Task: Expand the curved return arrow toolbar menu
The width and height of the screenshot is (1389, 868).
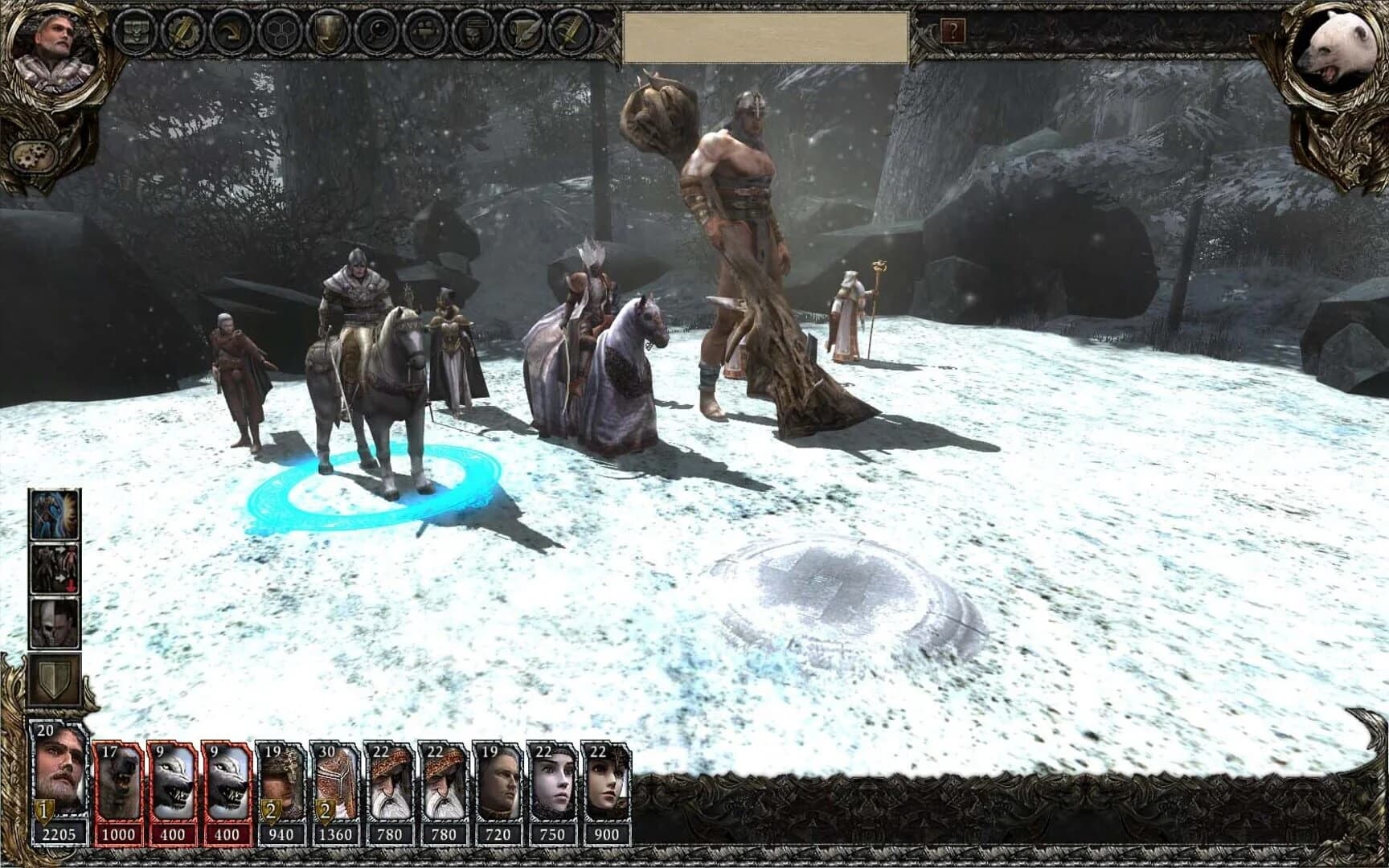Action: coord(232,33)
